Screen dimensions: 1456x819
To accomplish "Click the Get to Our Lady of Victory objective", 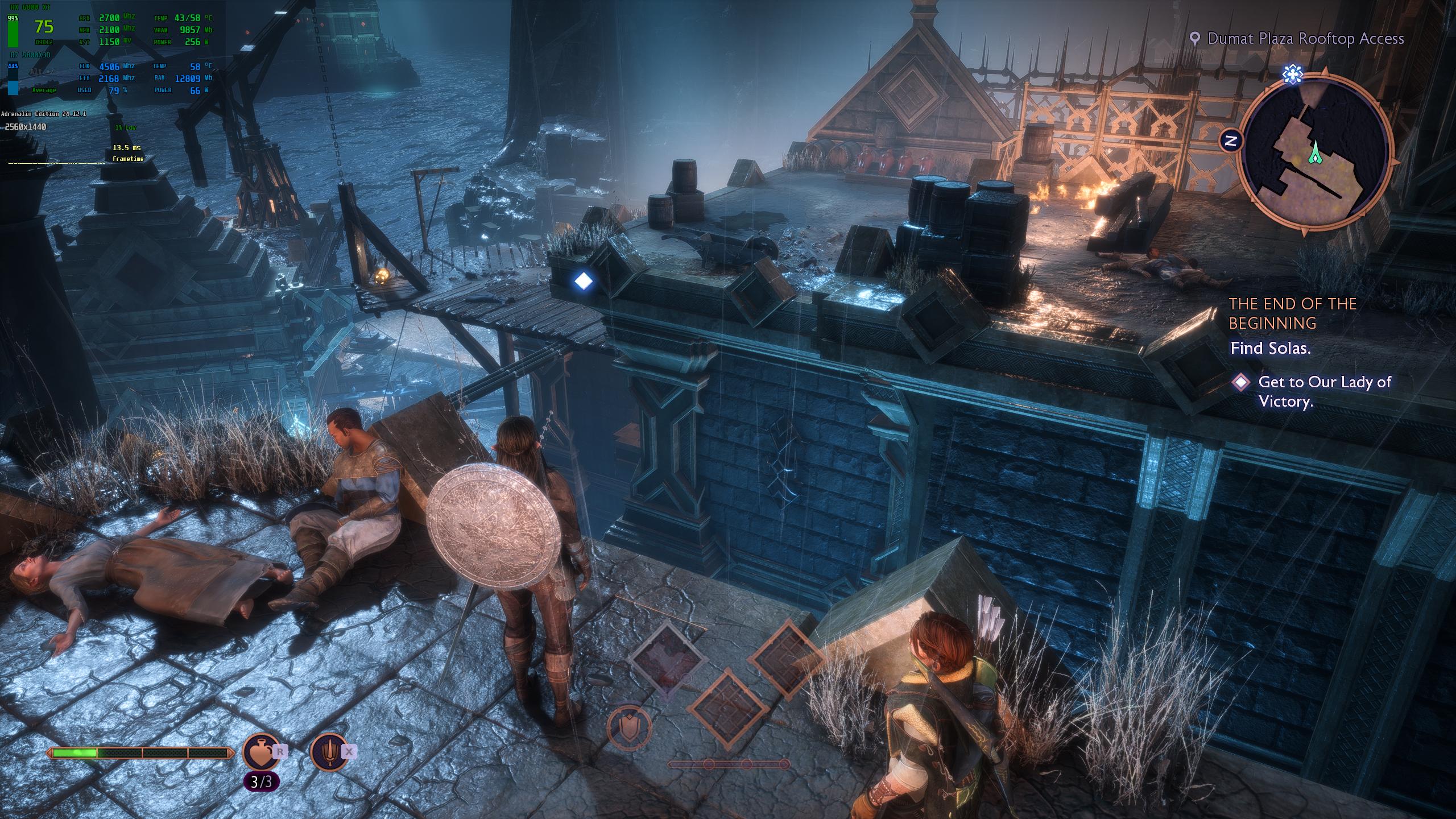I will [x=1324, y=391].
